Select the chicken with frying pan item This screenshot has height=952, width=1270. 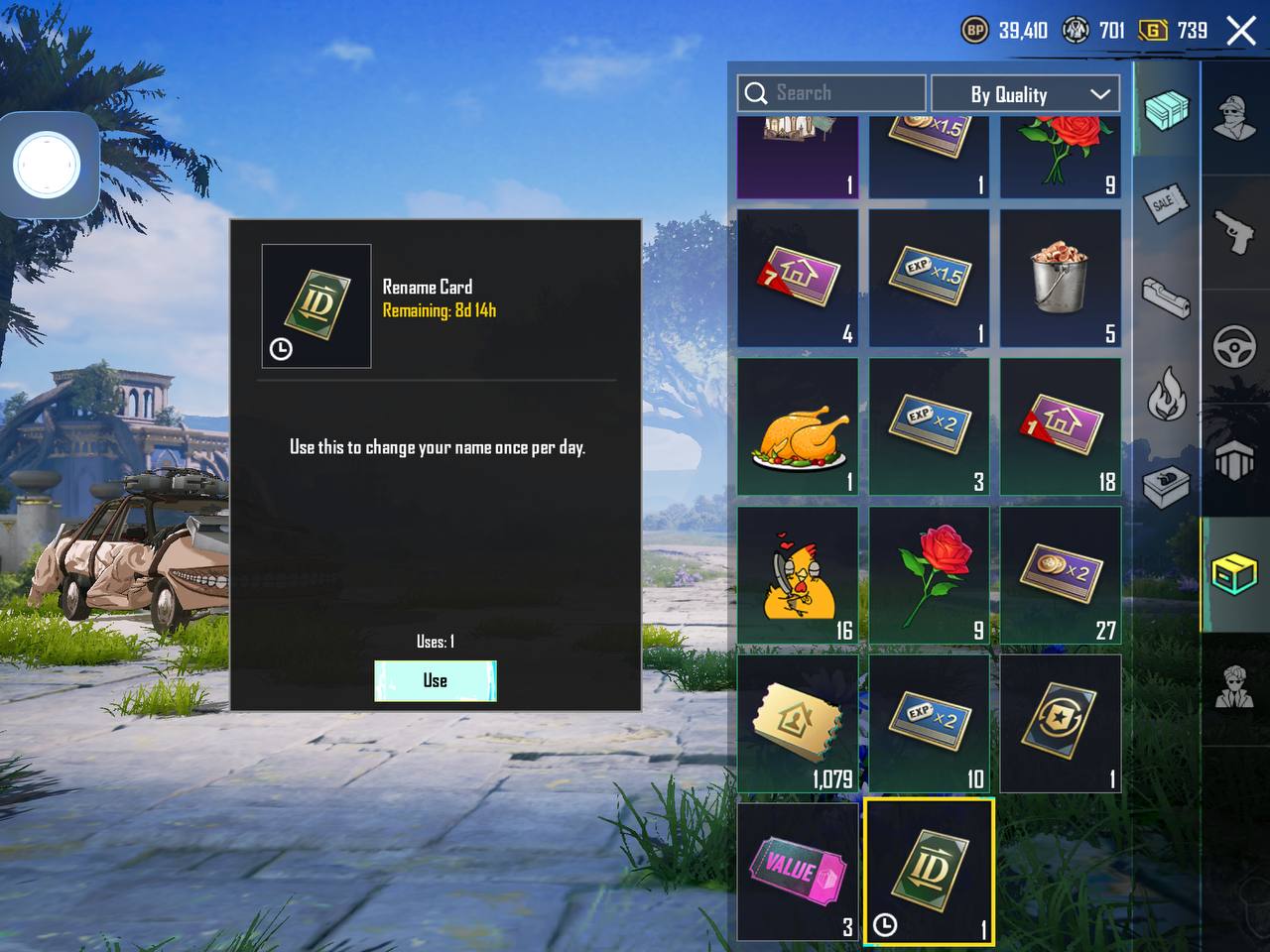tap(798, 576)
